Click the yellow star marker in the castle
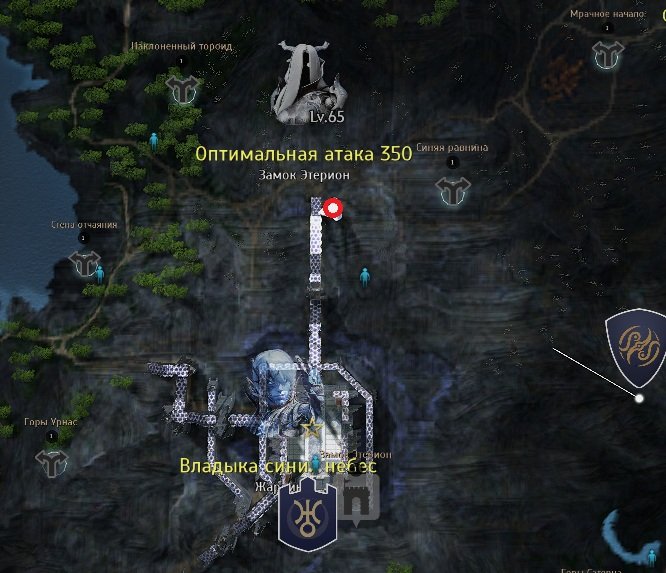 tap(312, 428)
